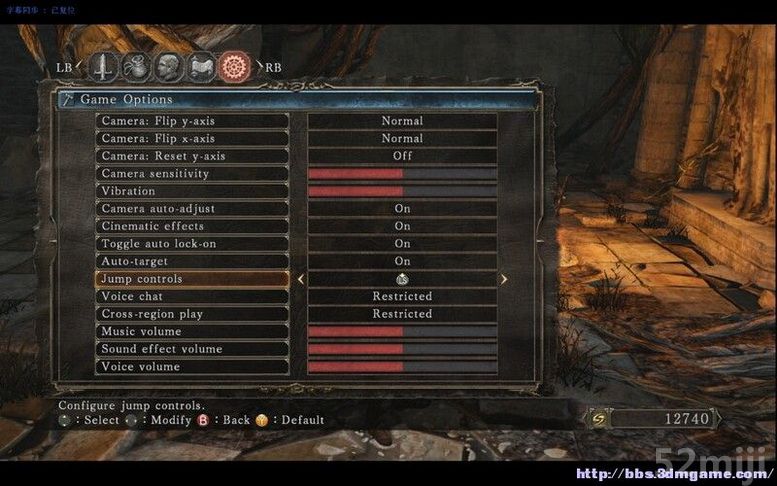Adjust the Sound effect volume slider

pos(402,349)
